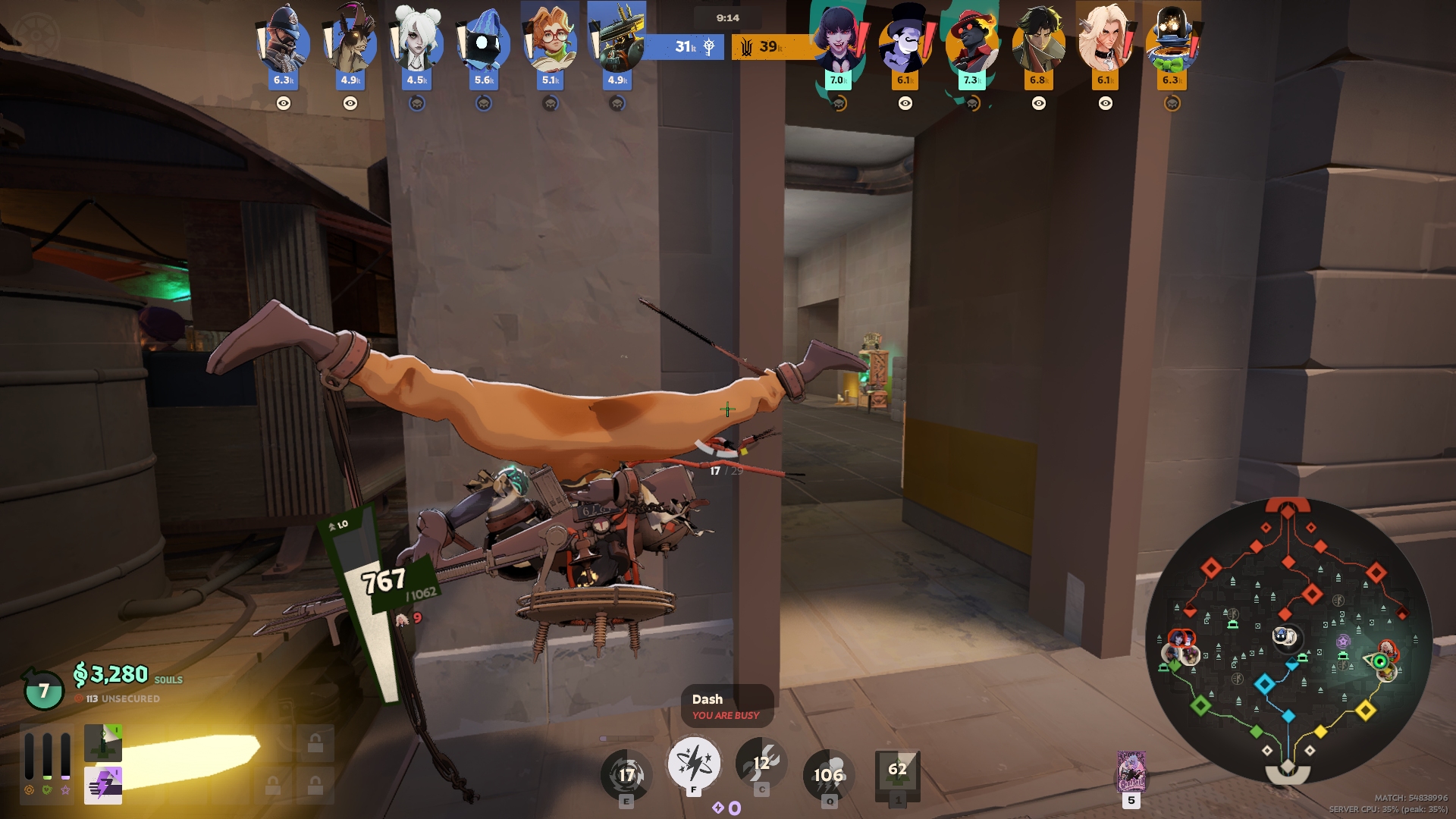Open the circular minimap
This screenshot has width=1456, height=819.
click(1288, 639)
